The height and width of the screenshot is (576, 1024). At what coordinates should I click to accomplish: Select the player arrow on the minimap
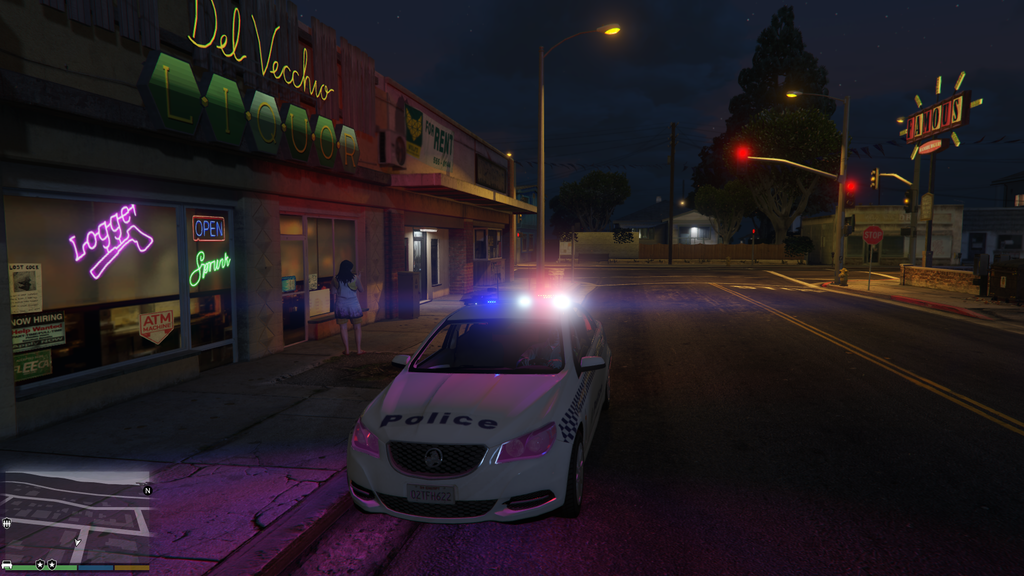pos(77,541)
